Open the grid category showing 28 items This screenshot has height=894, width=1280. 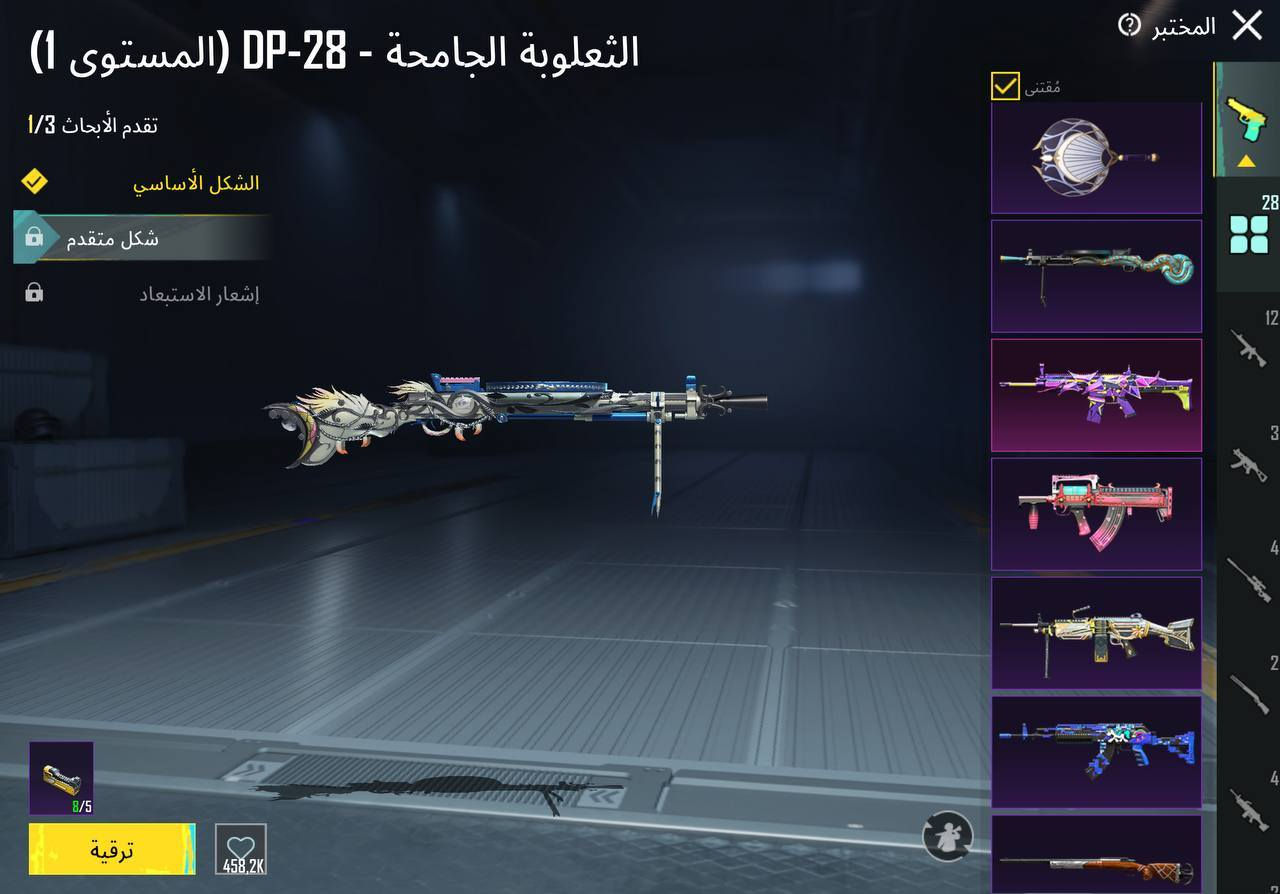(x=1248, y=232)
